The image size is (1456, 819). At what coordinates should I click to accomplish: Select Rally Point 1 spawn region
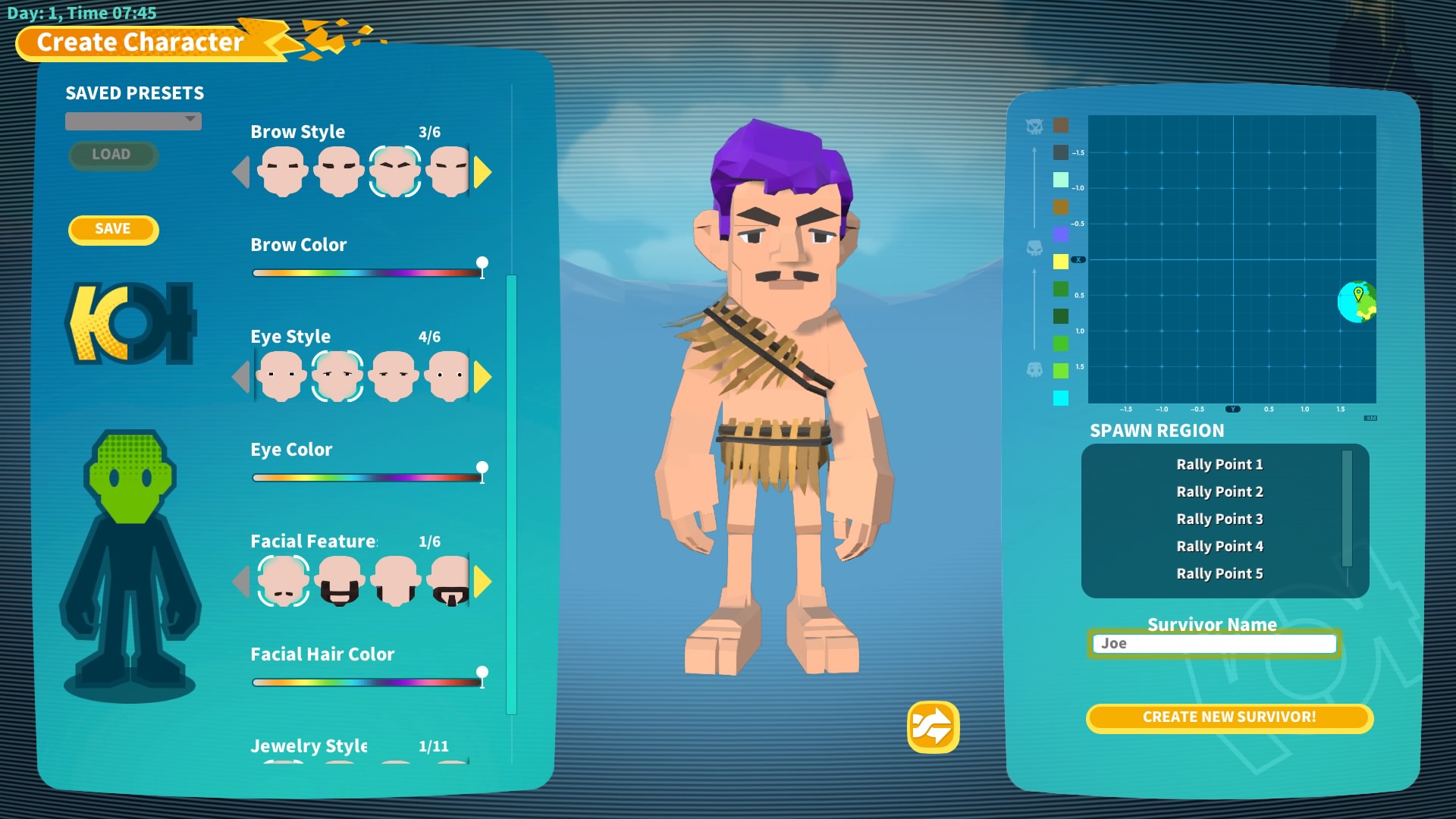(x=1219, y=464)
